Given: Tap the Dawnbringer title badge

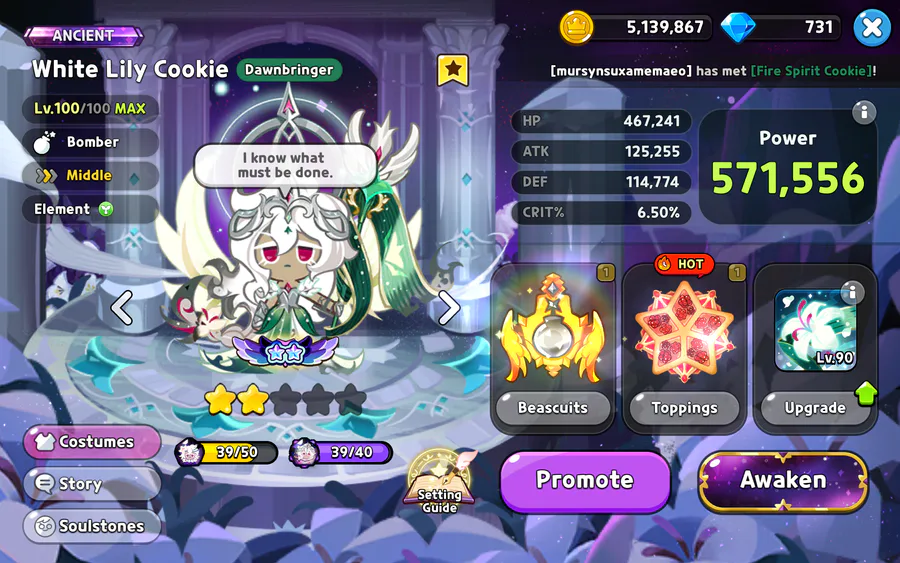Looking at the screenshot, I should 290,70.
